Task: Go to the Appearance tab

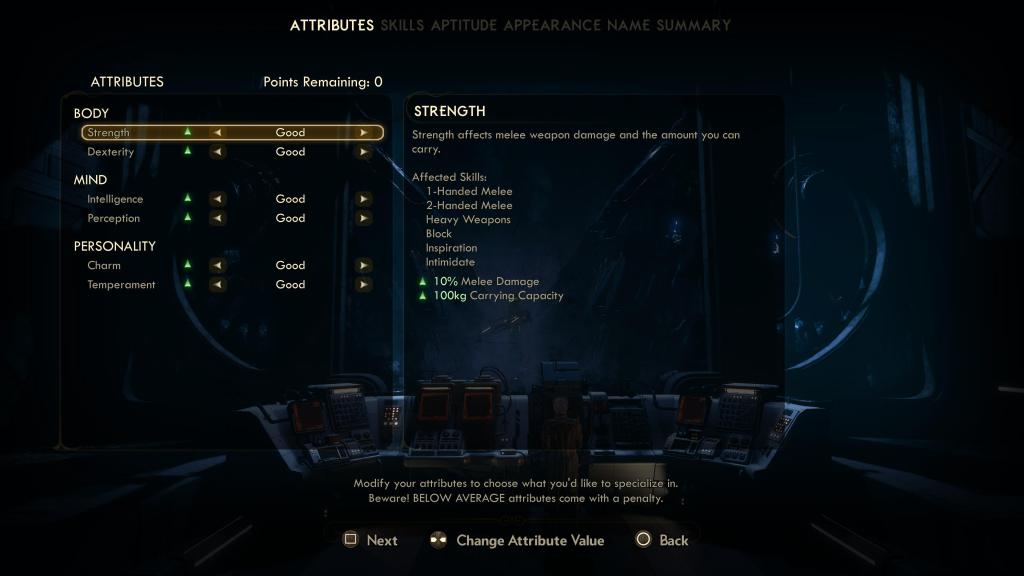Action: 552,25
